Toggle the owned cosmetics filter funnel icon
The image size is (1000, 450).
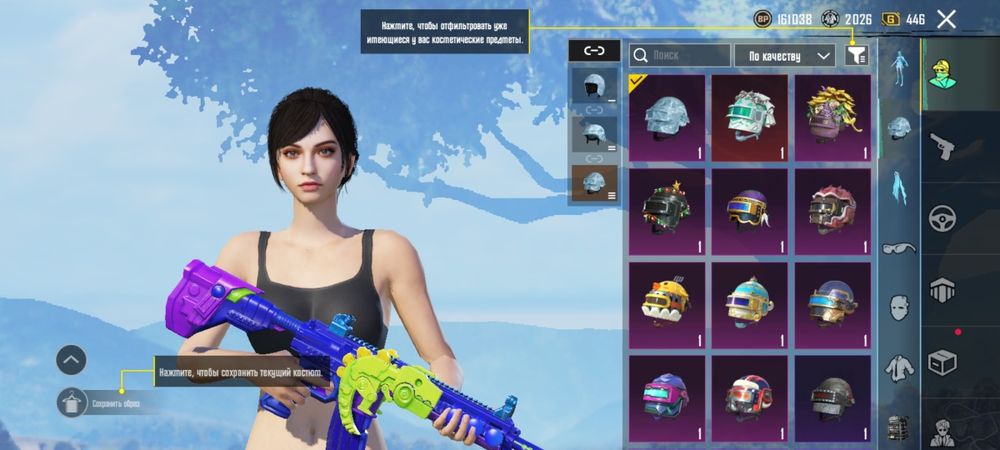tap(856, 56)
